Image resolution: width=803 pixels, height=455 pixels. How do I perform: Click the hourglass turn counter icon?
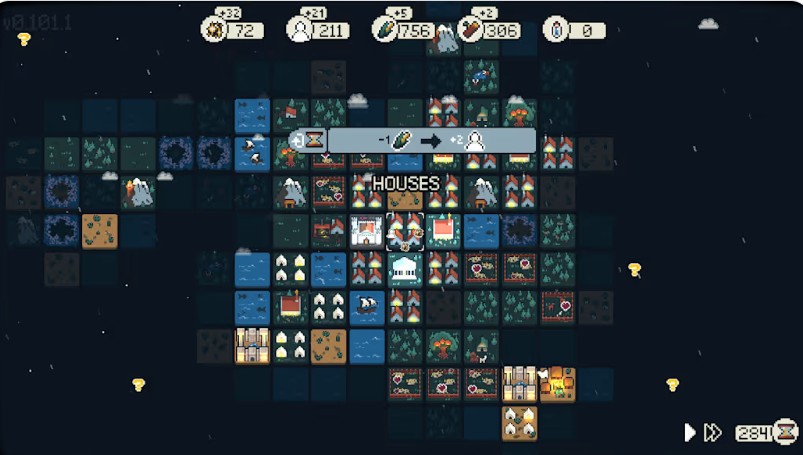click(x=786, y=432)
